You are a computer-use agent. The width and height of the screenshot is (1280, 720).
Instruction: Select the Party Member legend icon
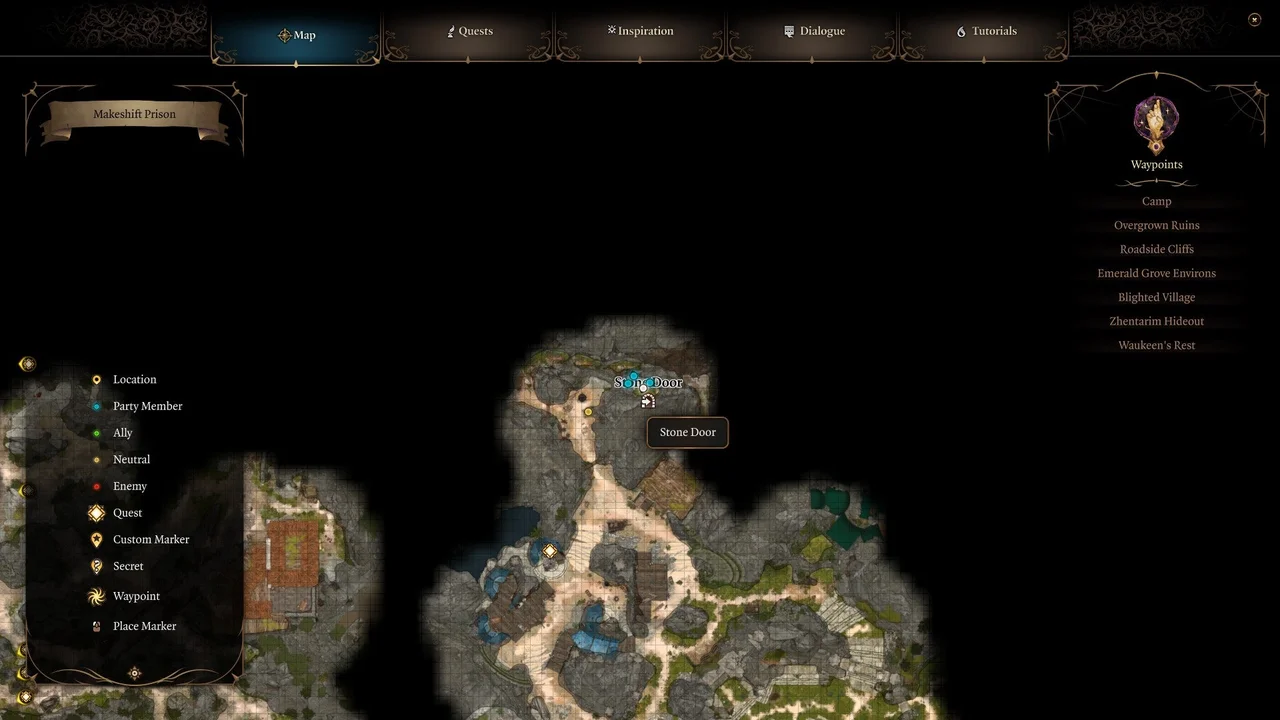(x=96, y=406)
